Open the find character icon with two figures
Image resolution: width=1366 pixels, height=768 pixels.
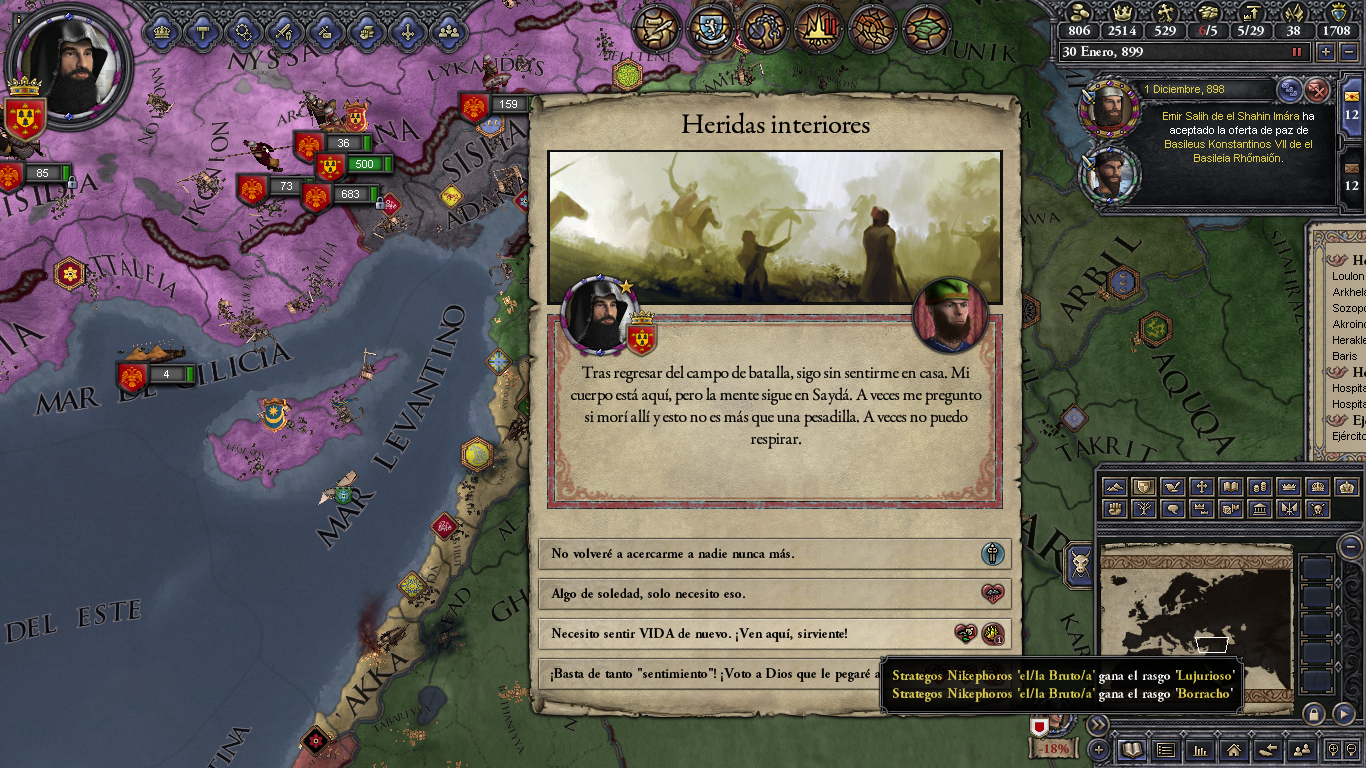1302,751
